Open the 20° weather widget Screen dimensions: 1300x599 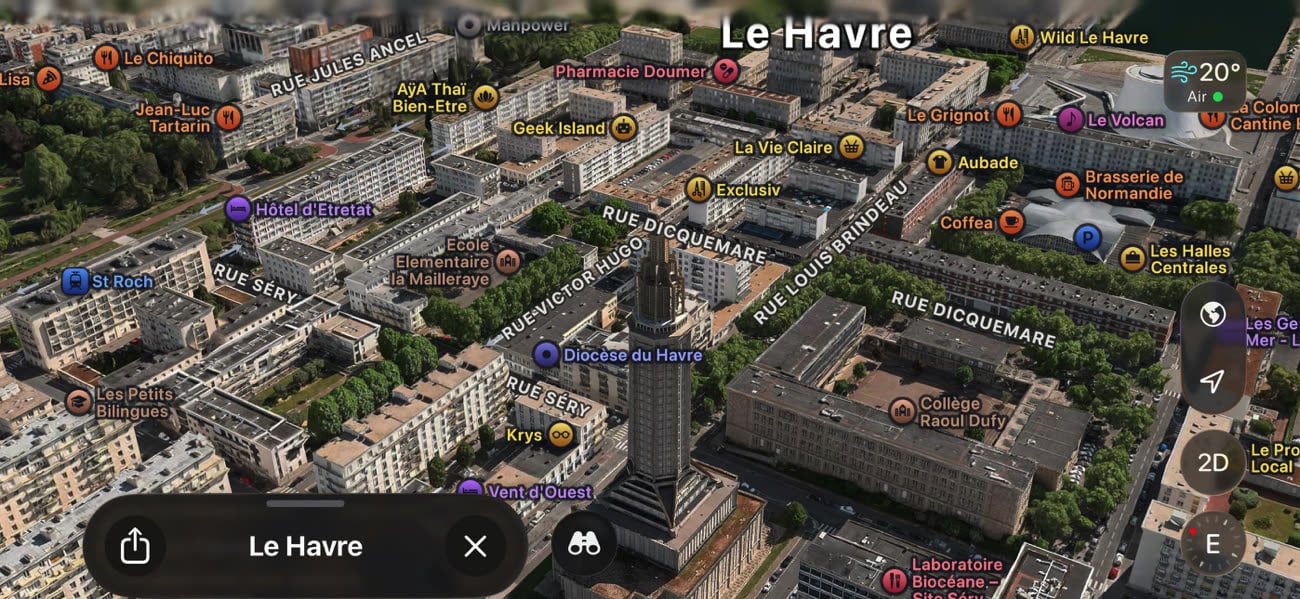pyautogui.click(x=1206, y=80)
